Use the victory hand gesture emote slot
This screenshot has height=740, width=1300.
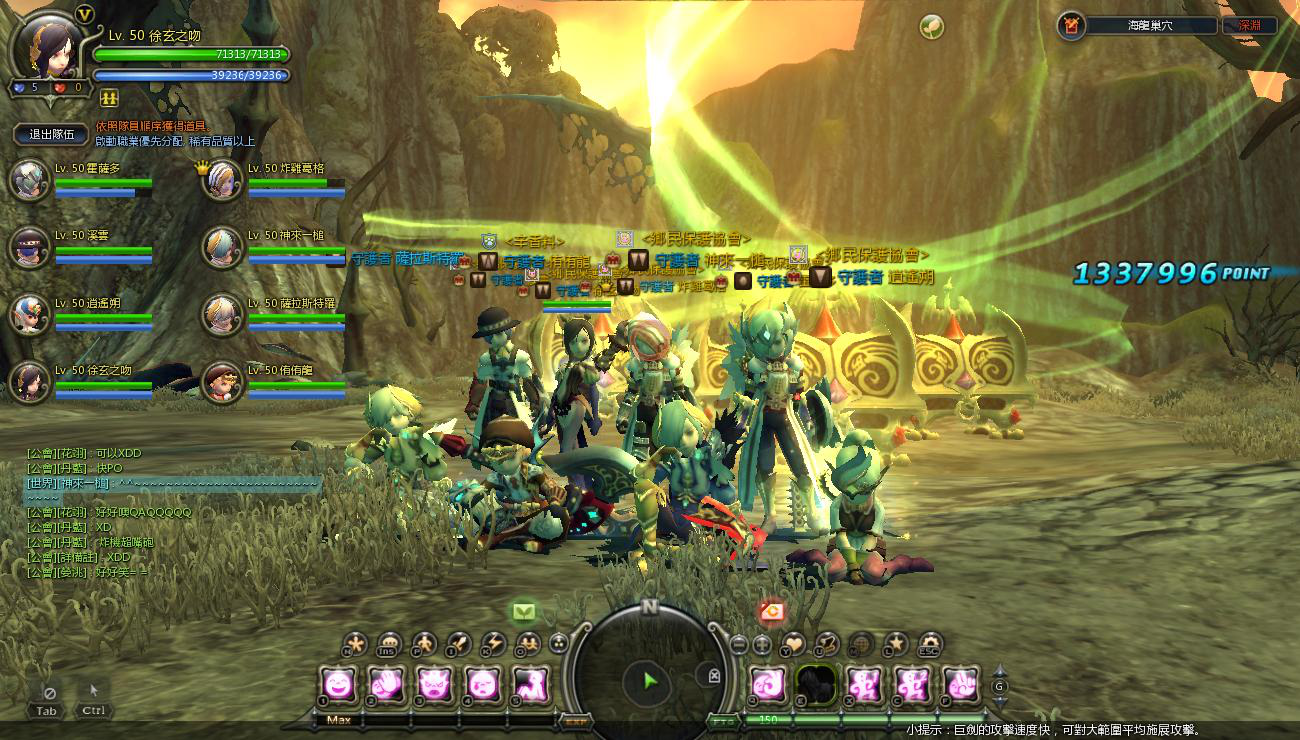coord(960,684)
